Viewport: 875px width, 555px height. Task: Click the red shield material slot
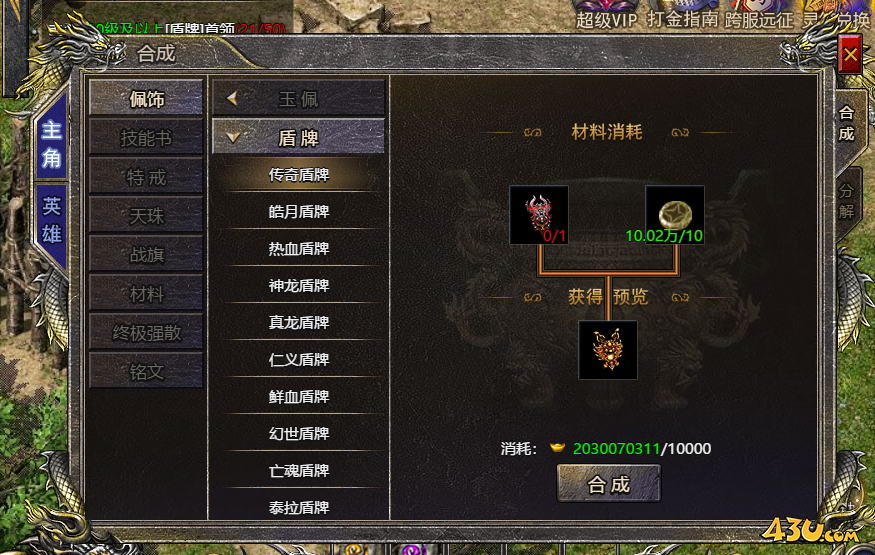click(539, 214)
